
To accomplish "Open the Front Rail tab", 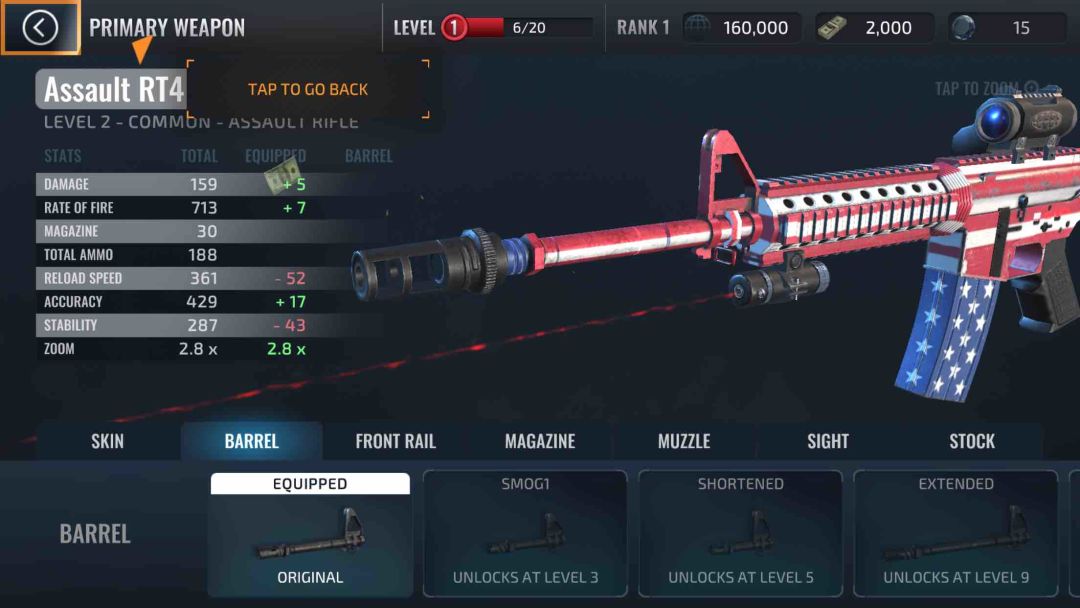I will coord(396,441).
